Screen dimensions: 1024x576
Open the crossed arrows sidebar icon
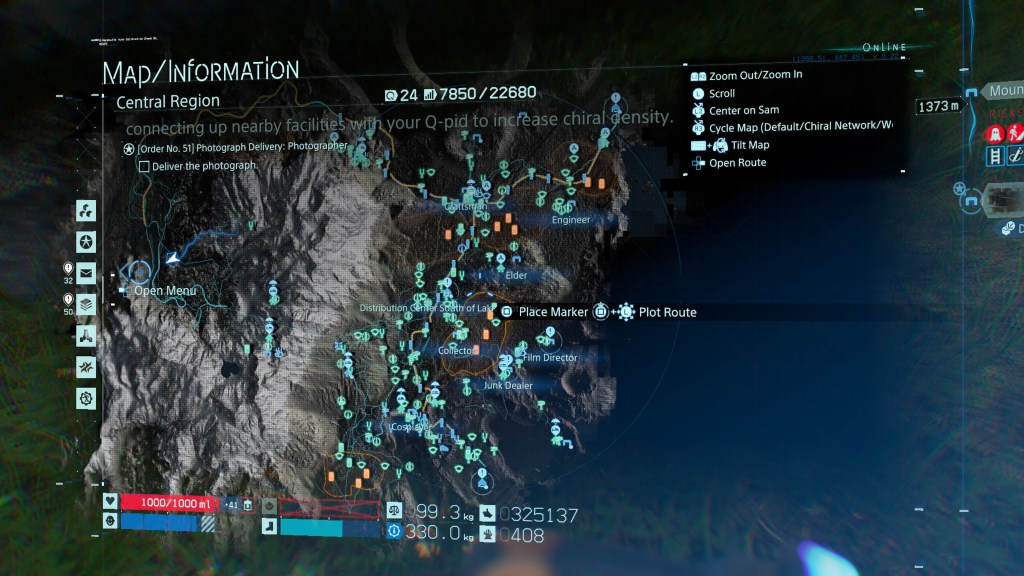pyautogui.click(x=87, y=366)
